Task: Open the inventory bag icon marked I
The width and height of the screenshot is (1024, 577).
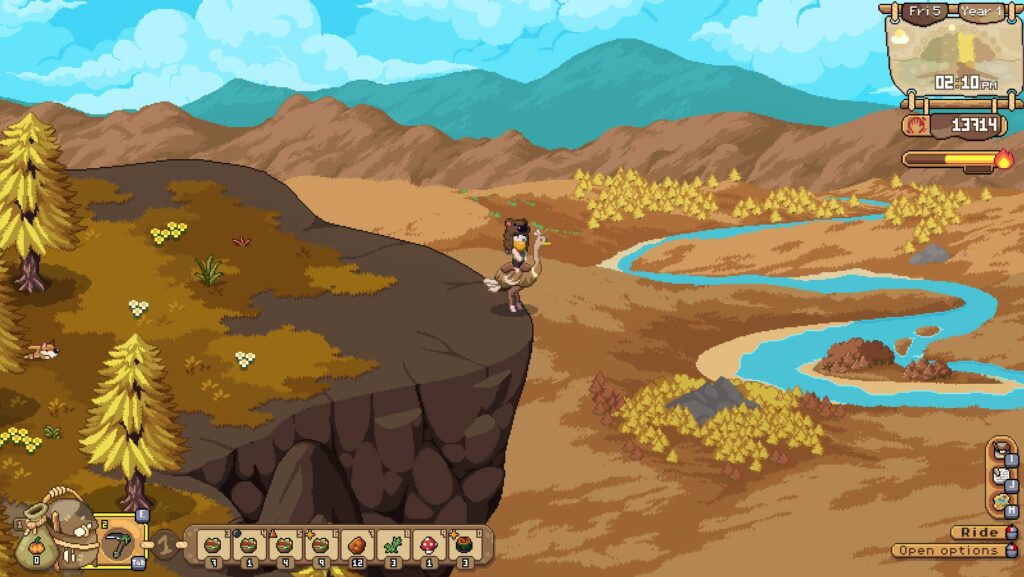Action: [x=999, y=452]
